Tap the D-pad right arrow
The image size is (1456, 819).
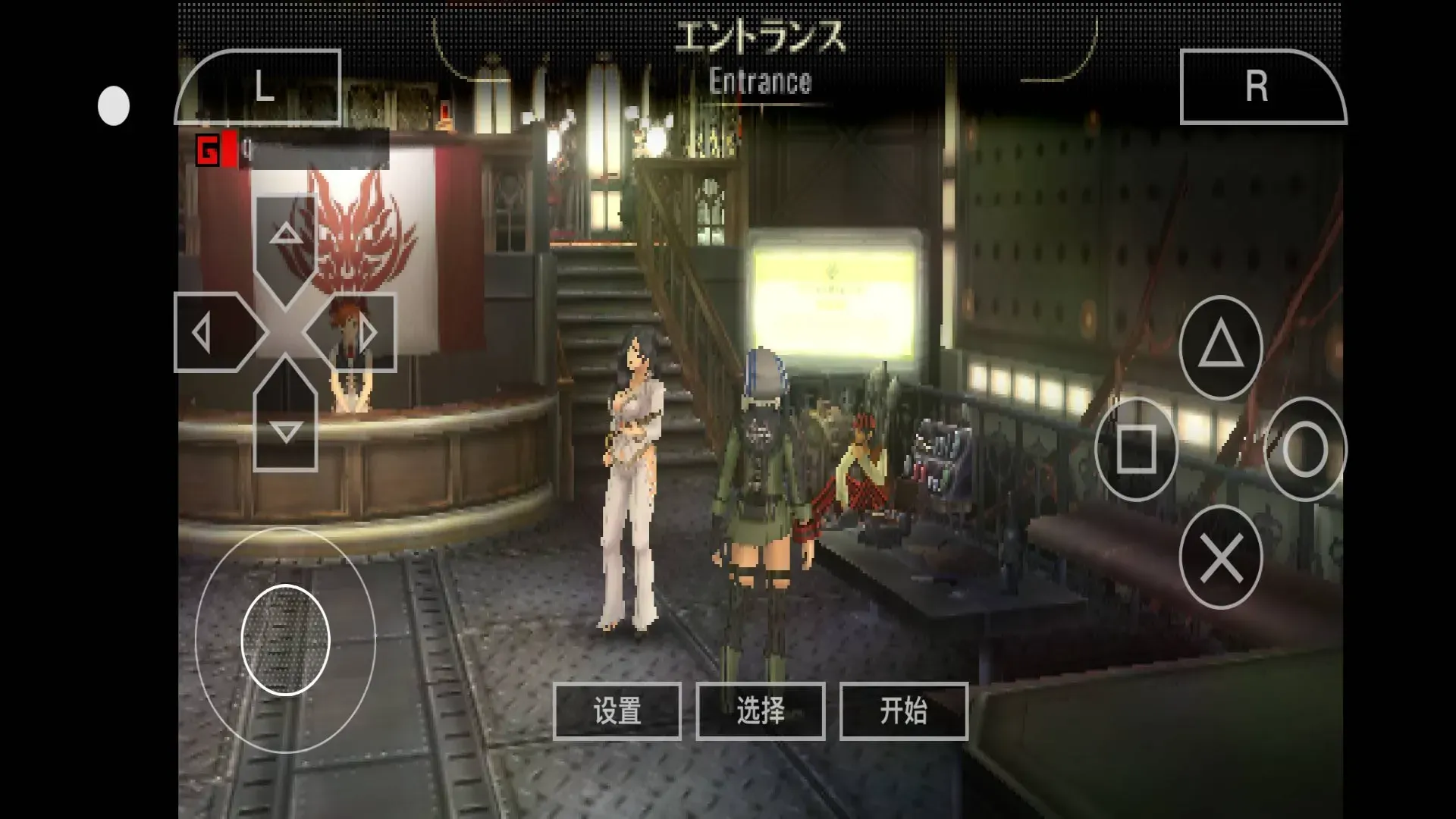pyautogui.click(x=362, y=333)
